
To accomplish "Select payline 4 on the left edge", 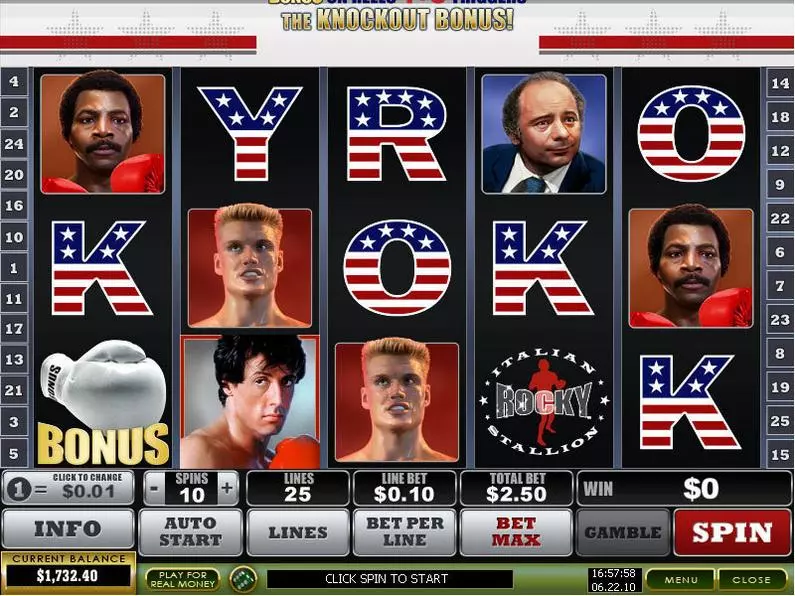I will coord(14,81).
